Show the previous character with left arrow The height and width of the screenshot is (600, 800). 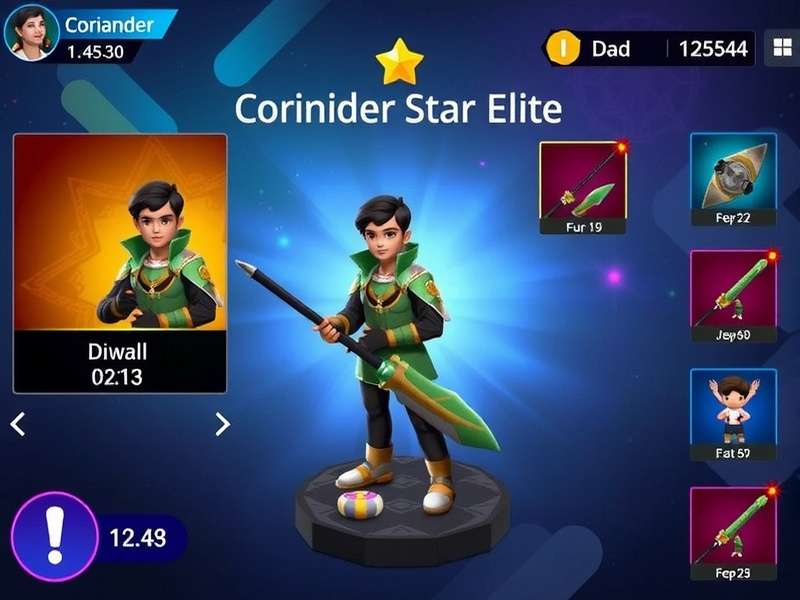[x=18, y=424]
